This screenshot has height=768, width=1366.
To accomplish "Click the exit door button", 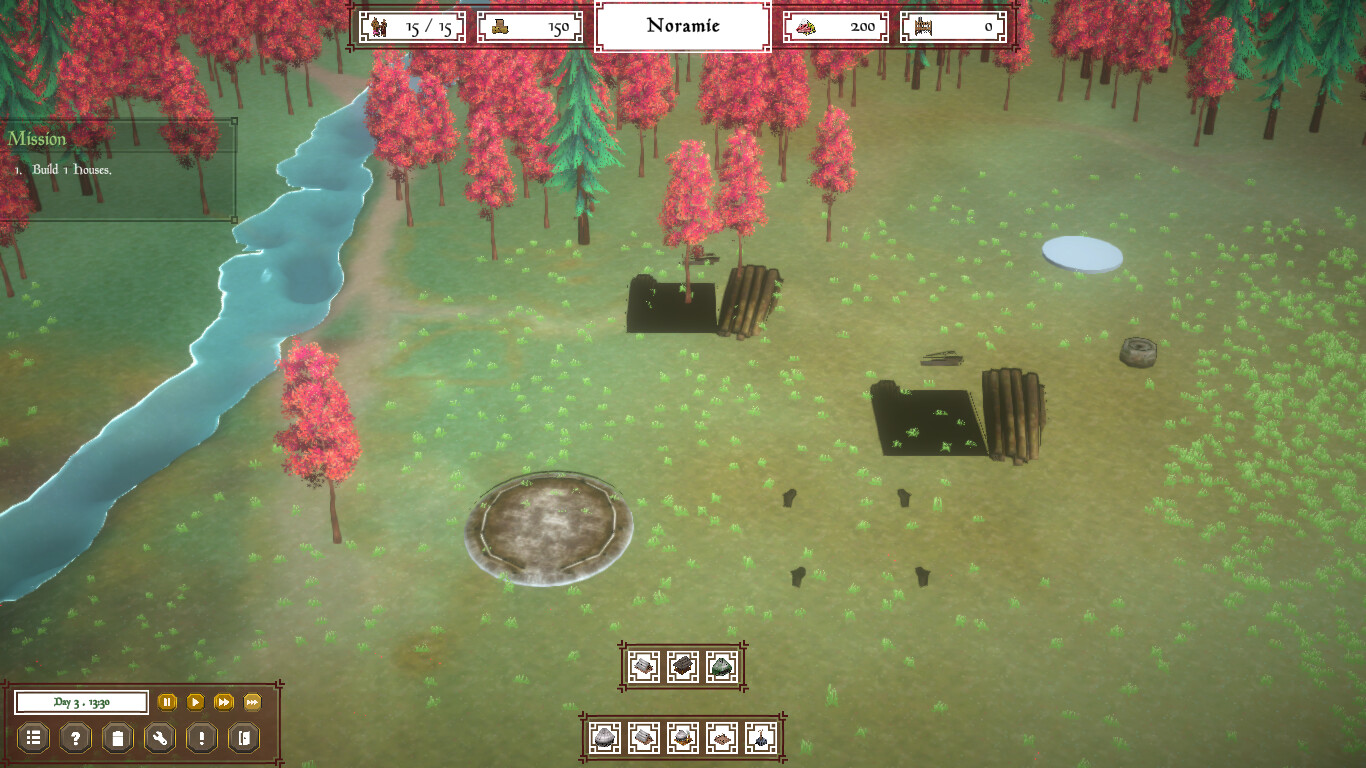I will coord(243,738).
